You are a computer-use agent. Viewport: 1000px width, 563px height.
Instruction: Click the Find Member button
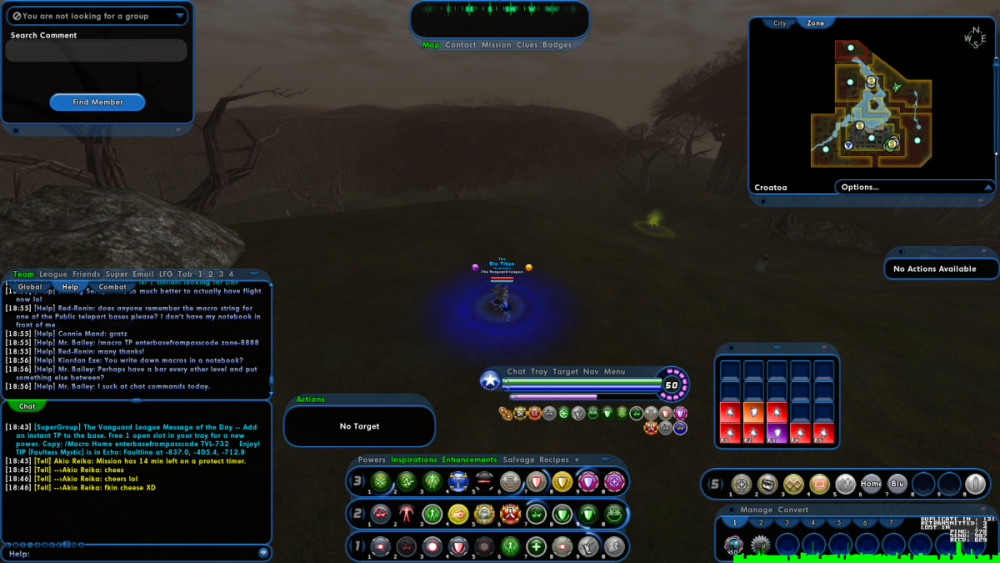click(x=97, y=102)
